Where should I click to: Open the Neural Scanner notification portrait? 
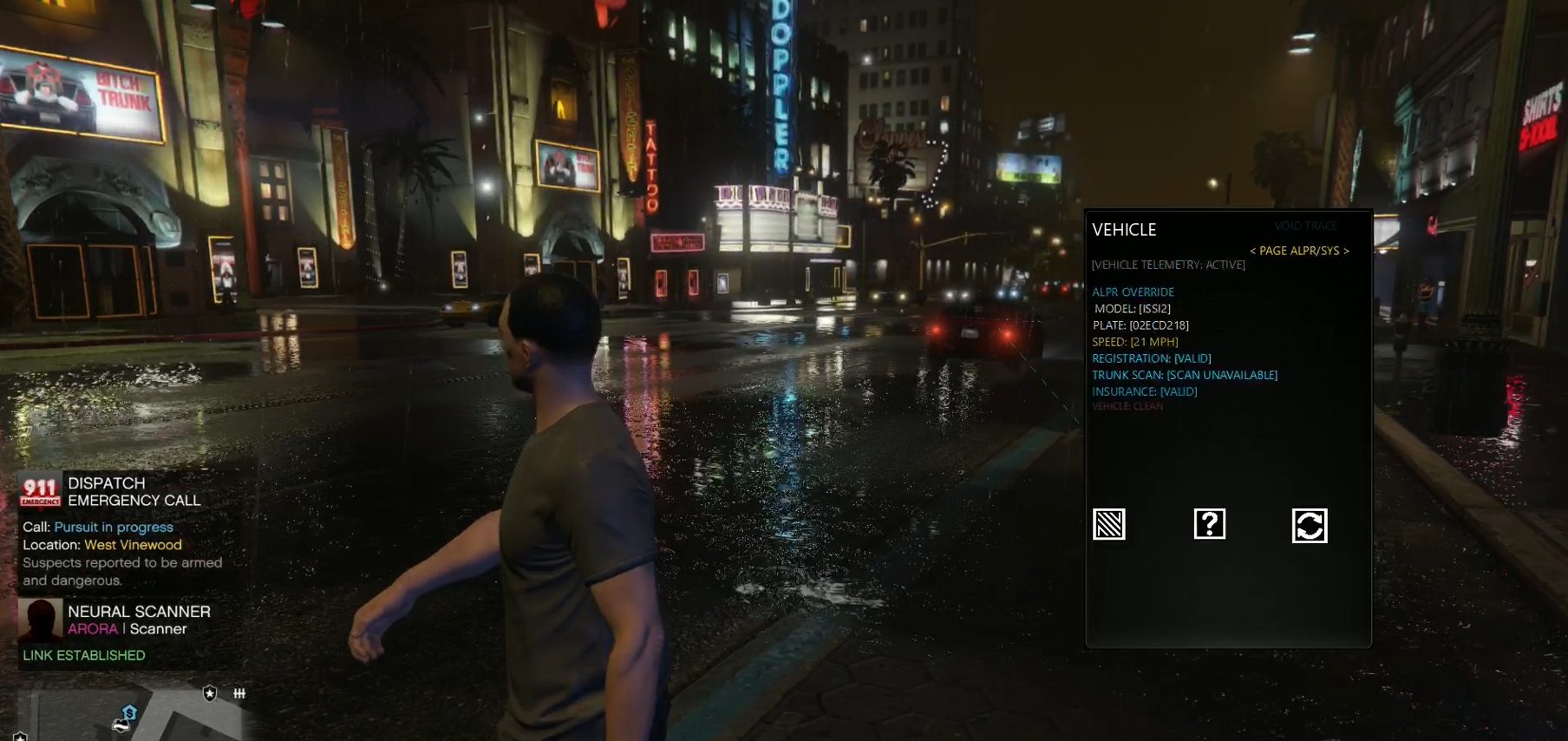pyautogui.click(x=41, y=620)
